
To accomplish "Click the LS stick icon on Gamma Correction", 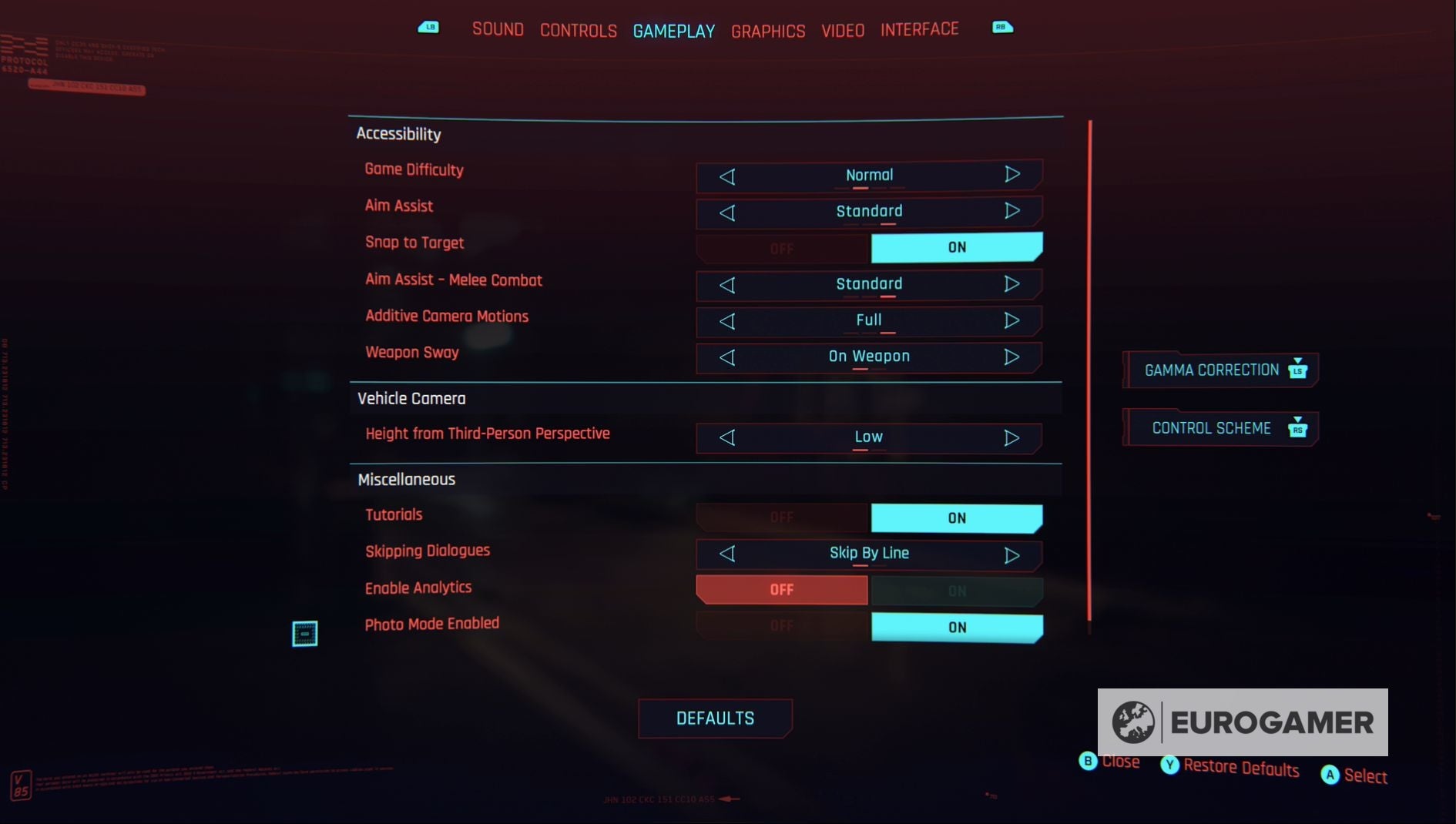I will (1299, 370).
